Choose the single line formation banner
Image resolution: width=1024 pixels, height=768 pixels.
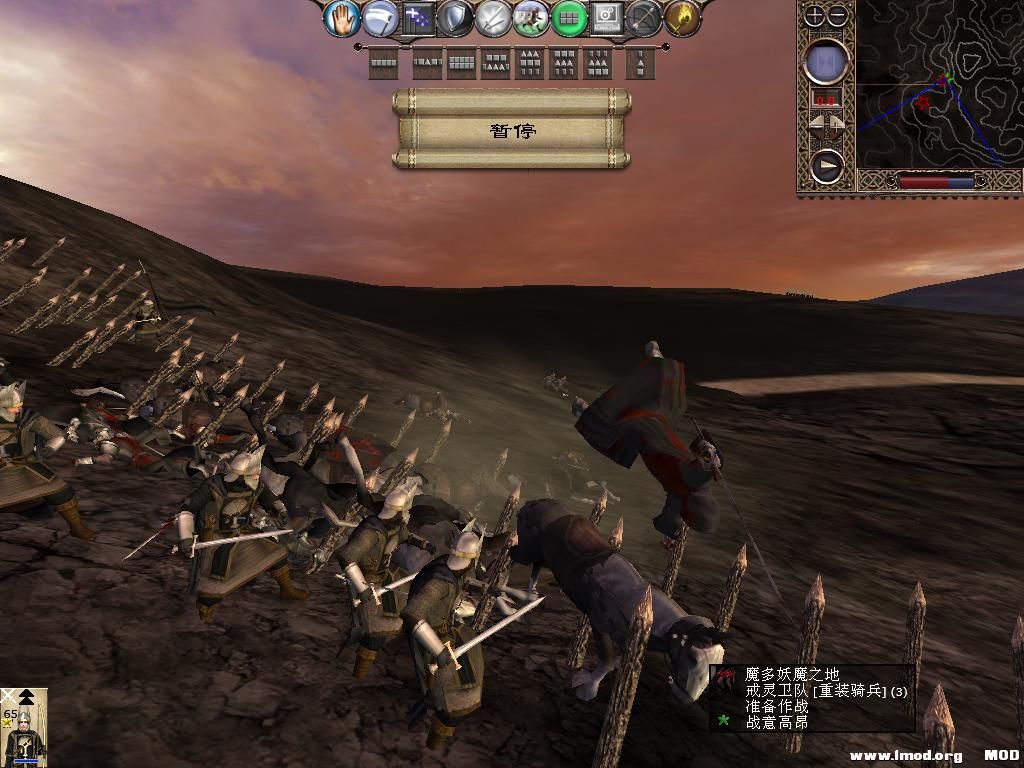383,64
